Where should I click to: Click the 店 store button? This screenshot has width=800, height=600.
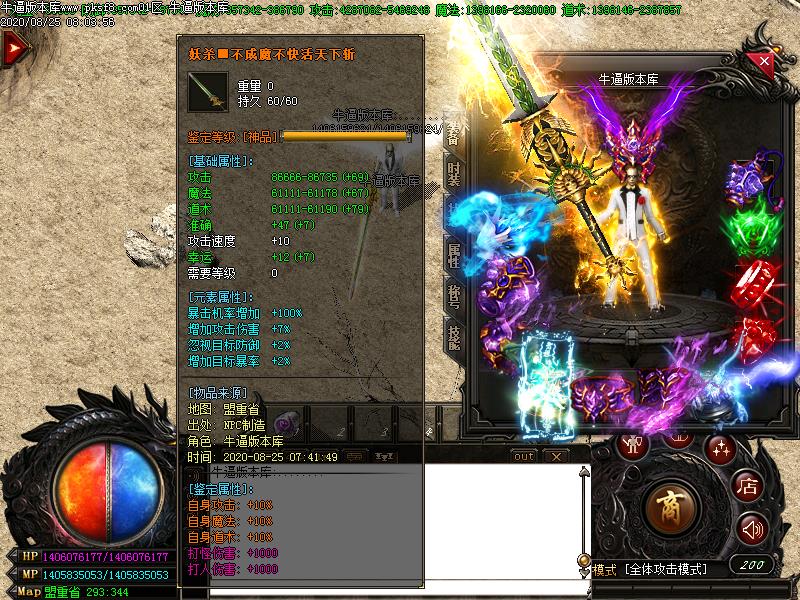coord(749,487)
